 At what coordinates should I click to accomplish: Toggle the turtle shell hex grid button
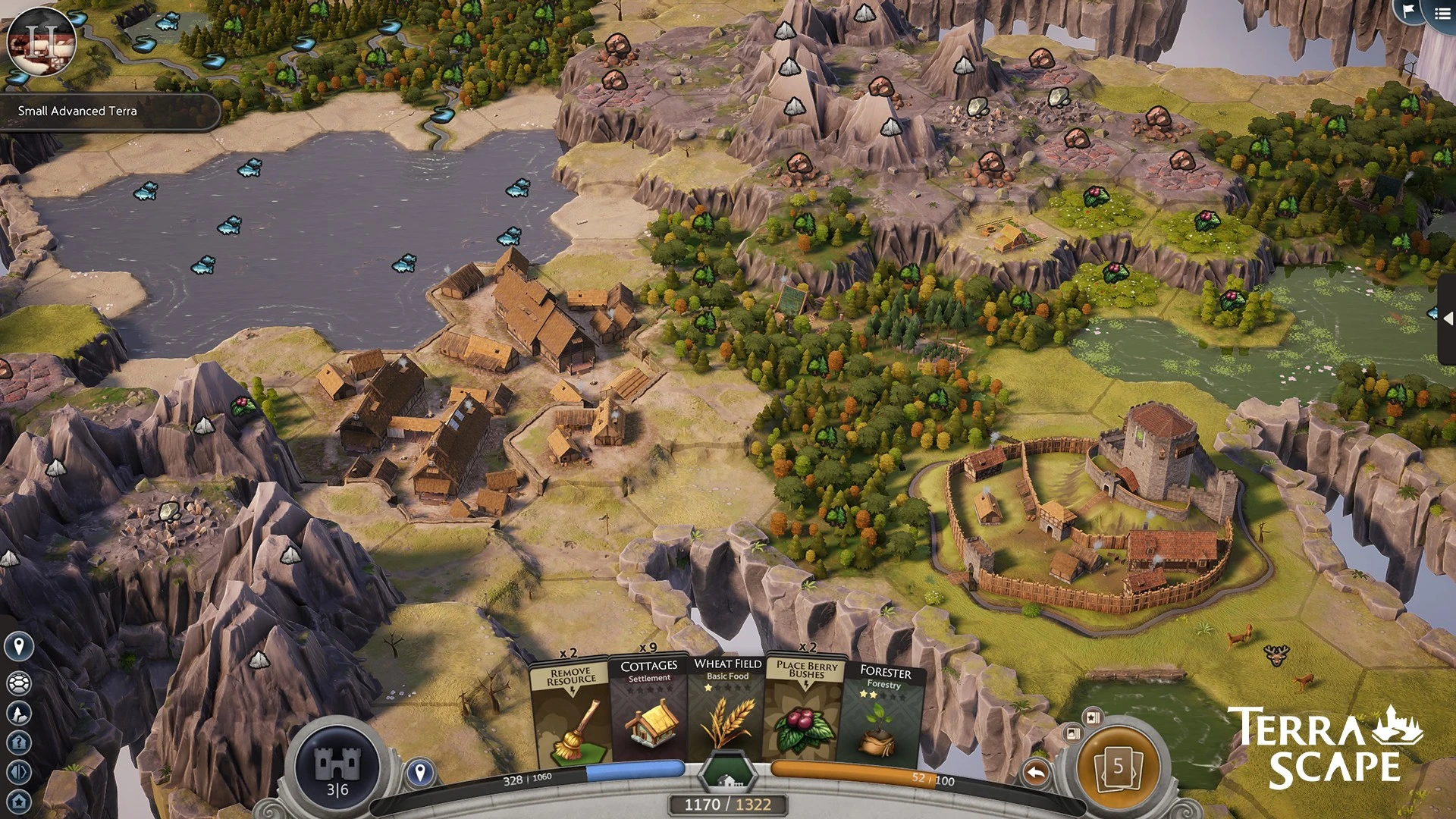(19, 682)
